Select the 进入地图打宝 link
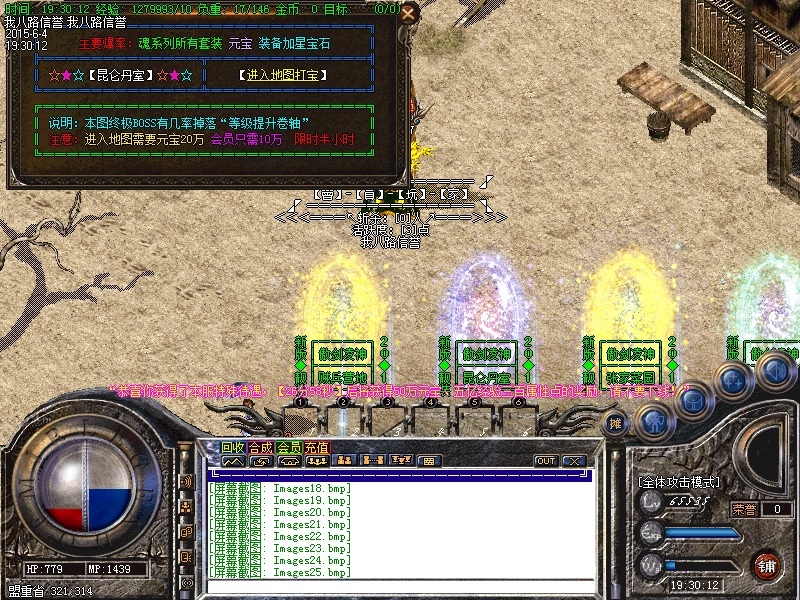The image size is (800, 600). [283, 75]
